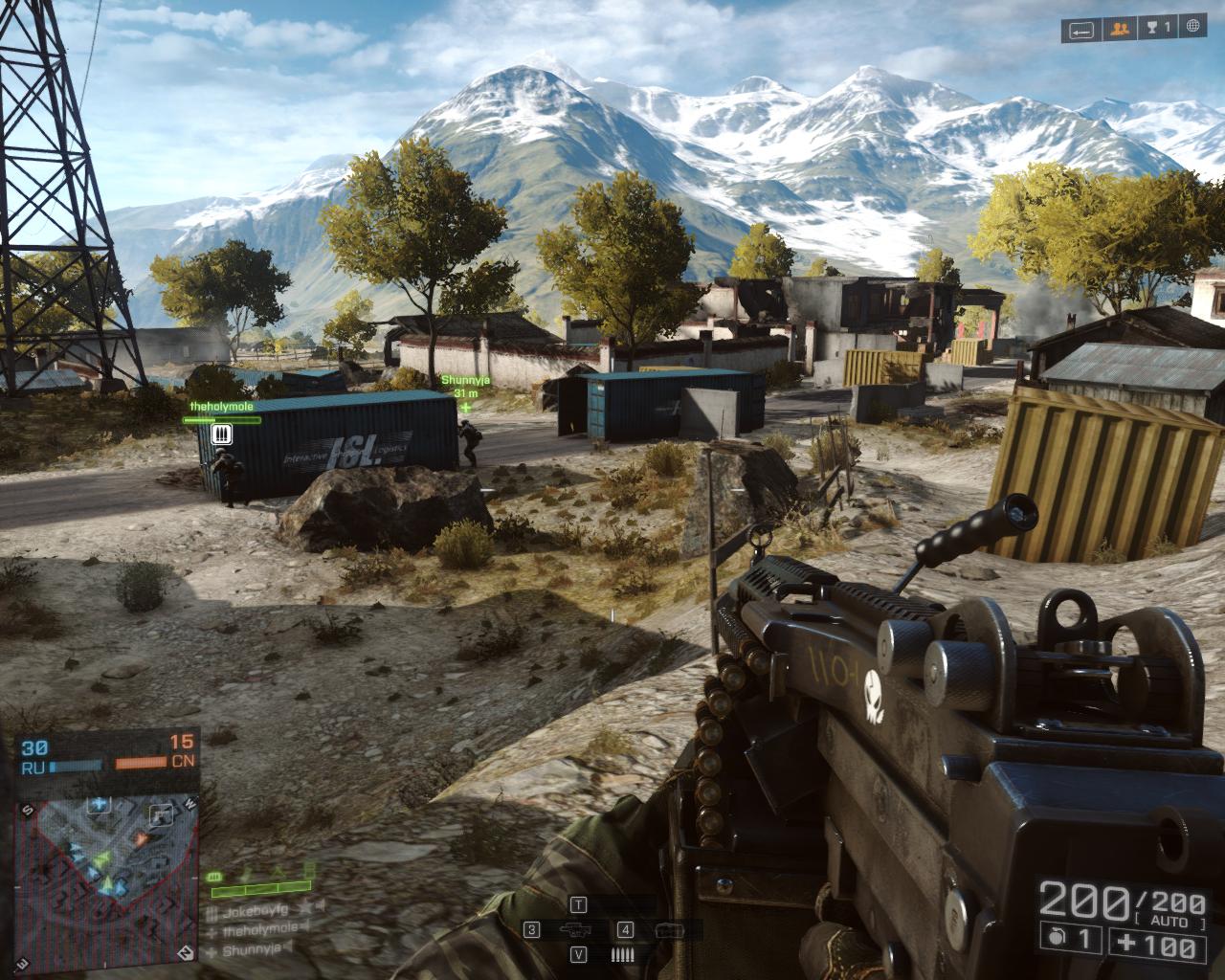Select squad member theholymole in the squad list
This screenshot has height=980, width=1225.
click(258, 927)
